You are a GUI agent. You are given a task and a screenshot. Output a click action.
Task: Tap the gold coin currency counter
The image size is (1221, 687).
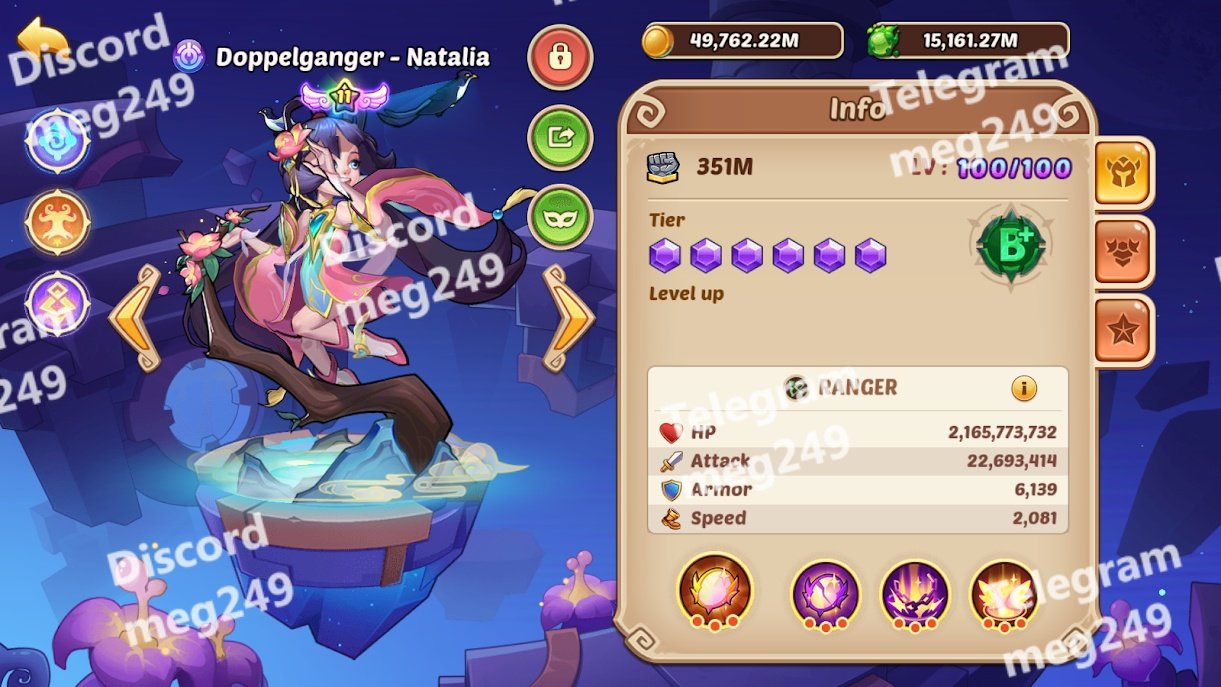(742, 41)
